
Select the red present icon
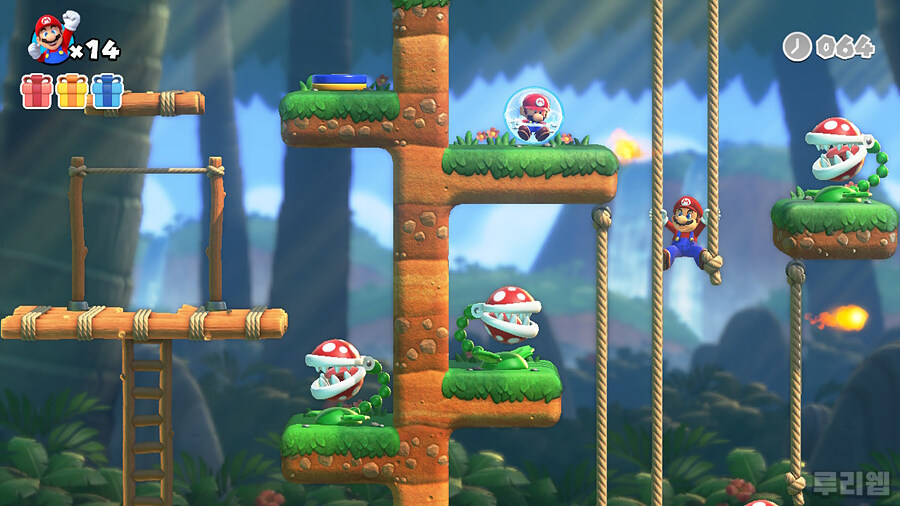[37, 91]
